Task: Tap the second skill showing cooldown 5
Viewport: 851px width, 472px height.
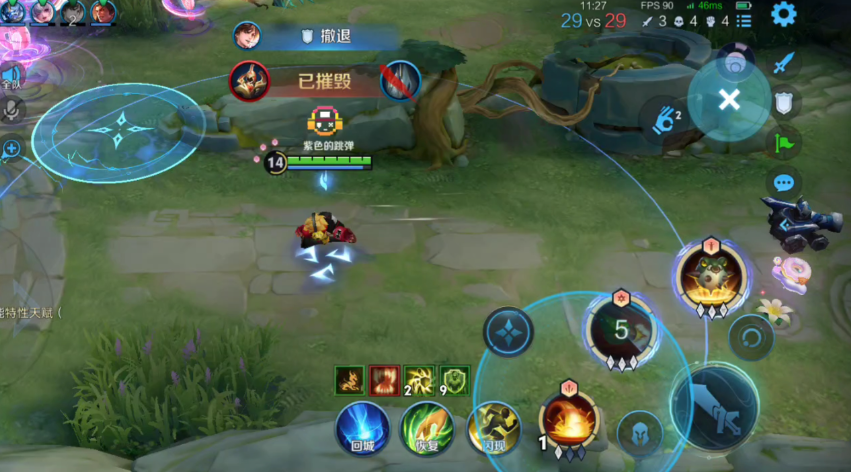Action: click(x=620, y=328)
